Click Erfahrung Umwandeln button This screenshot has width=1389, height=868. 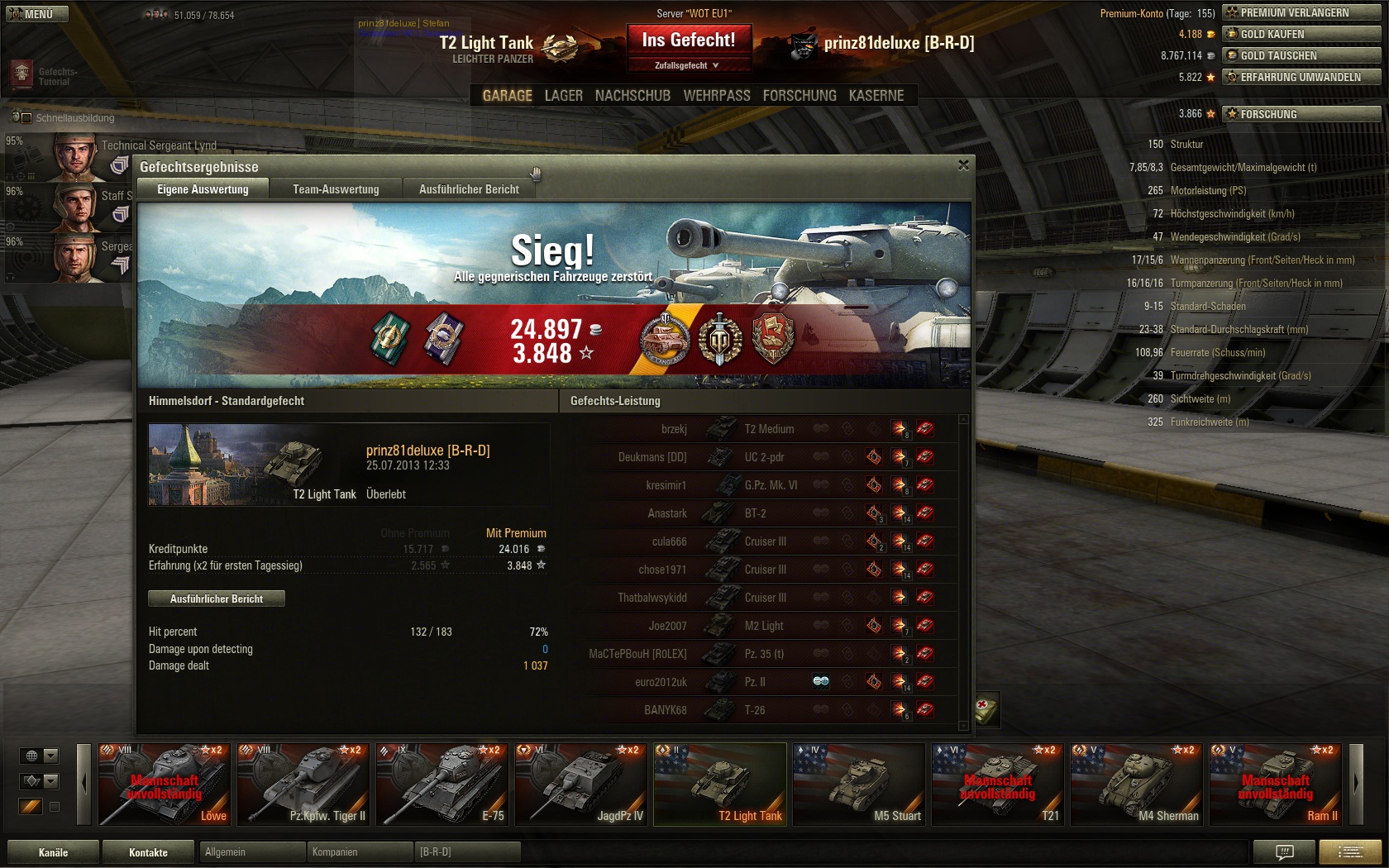[x=1301, y=77]
